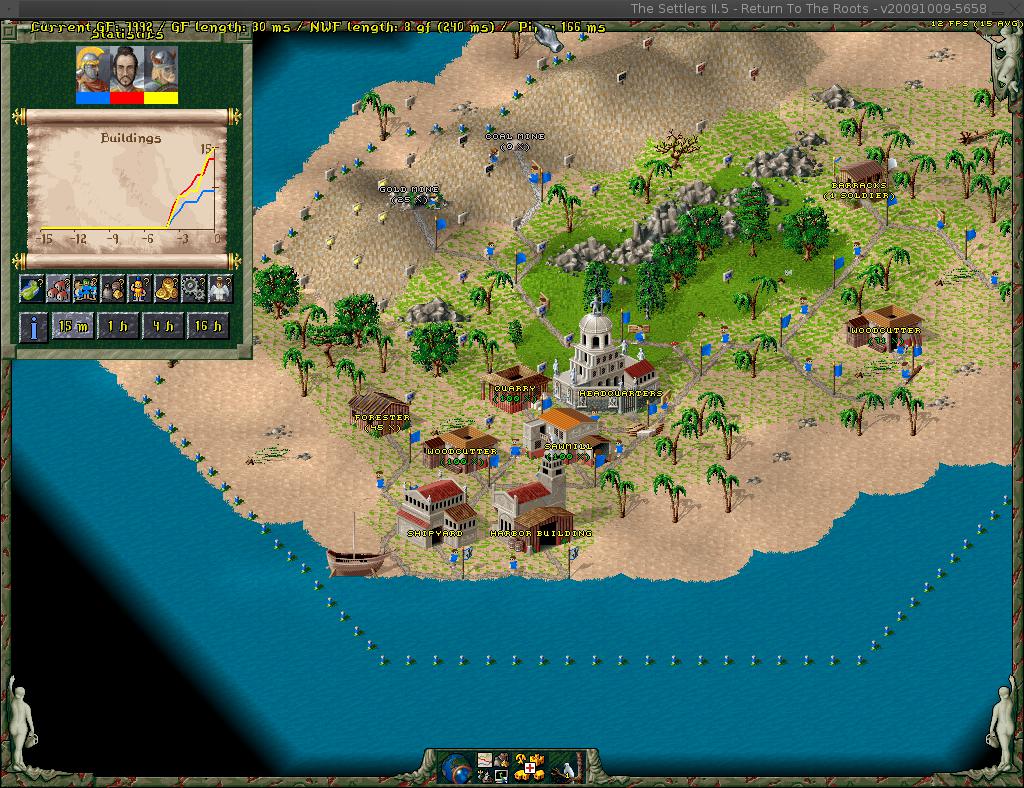Show the merchandise statistic
This screenshot has width=1024, height=788.
[x=113, y=289]
